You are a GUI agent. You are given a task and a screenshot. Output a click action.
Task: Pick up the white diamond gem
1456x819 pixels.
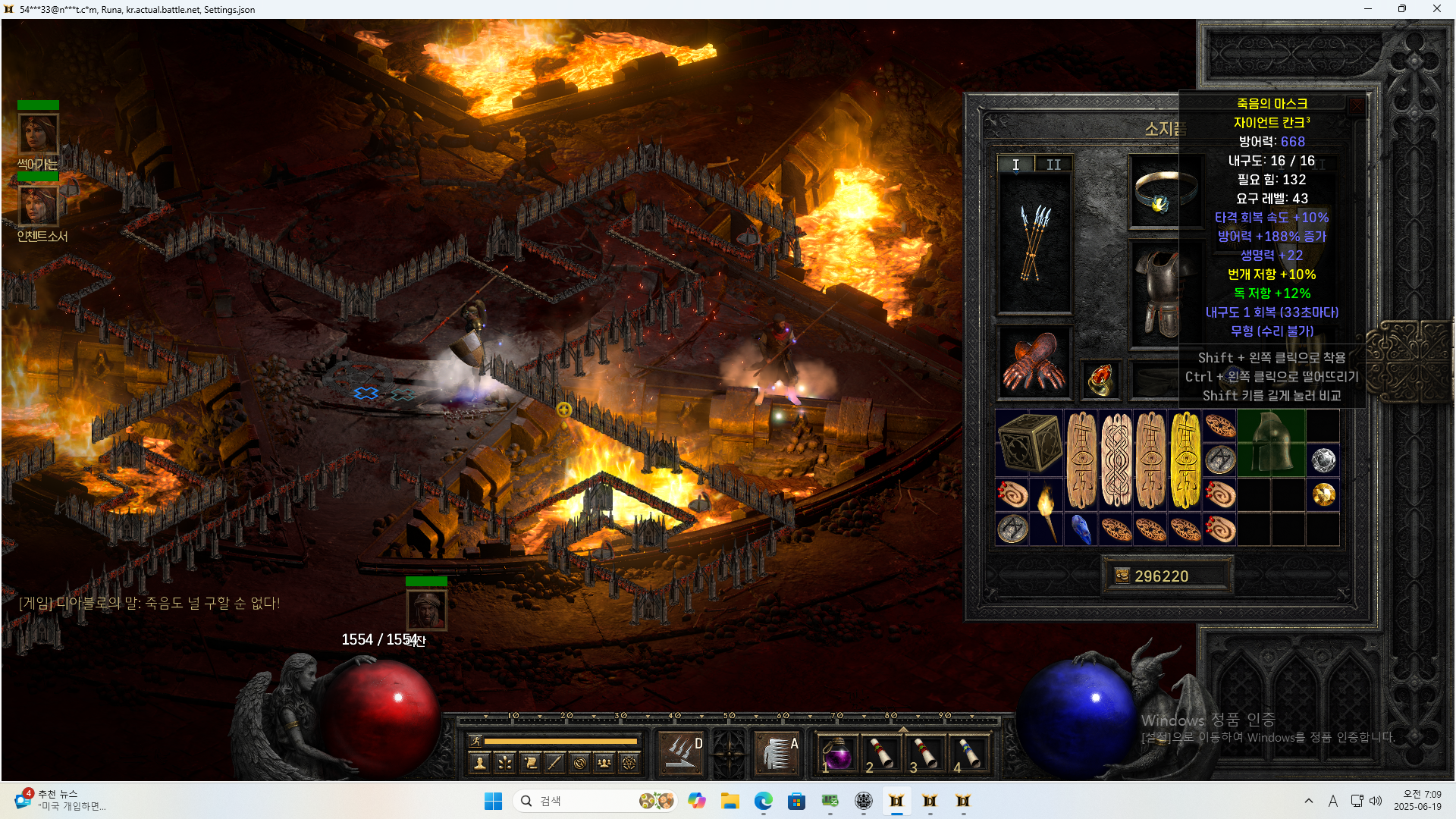click(1323, 460)
